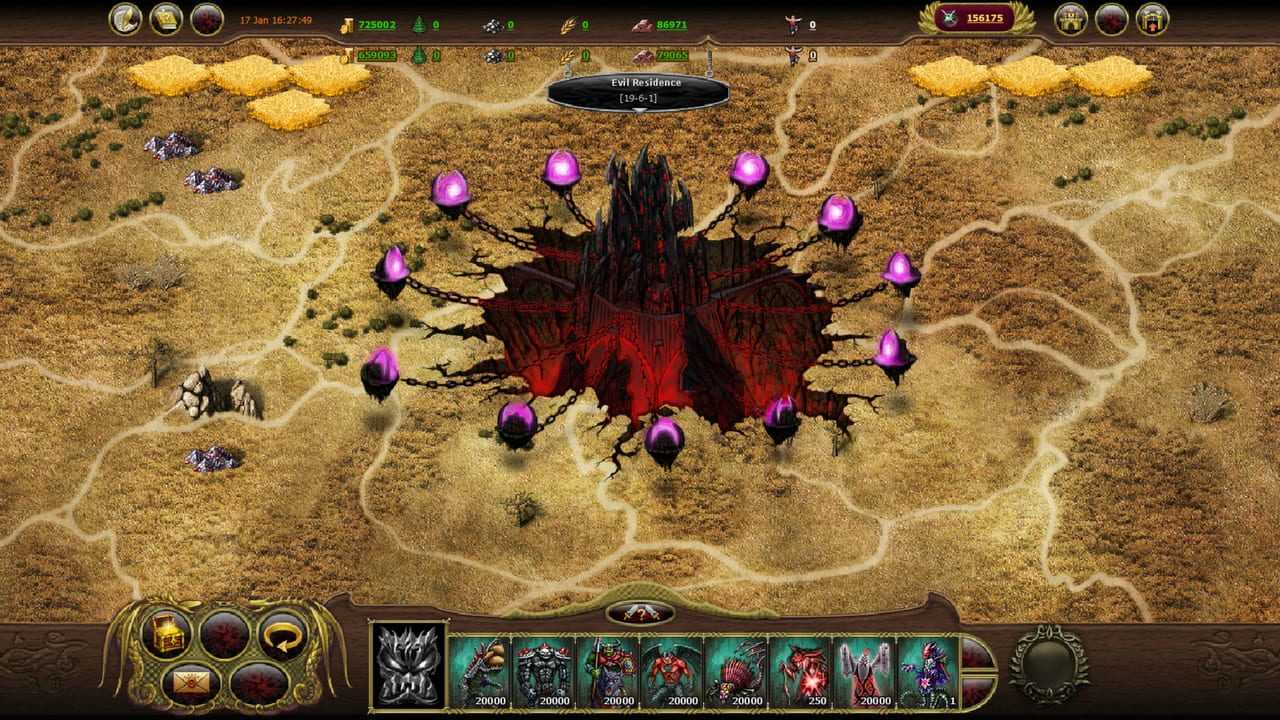Screen dimensions: 1280x720
Task: Open the quill feather button
Action: pos(126,19)
